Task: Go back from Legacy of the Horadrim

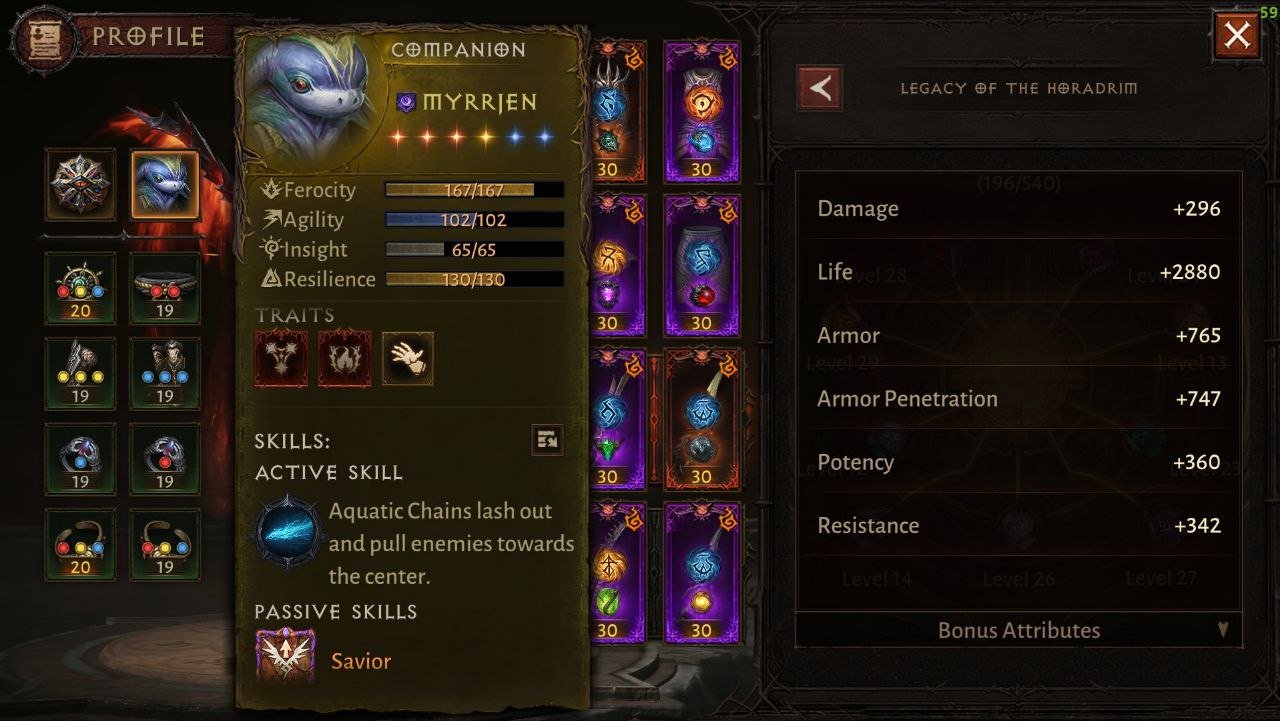Action: [x=819, y=88]
